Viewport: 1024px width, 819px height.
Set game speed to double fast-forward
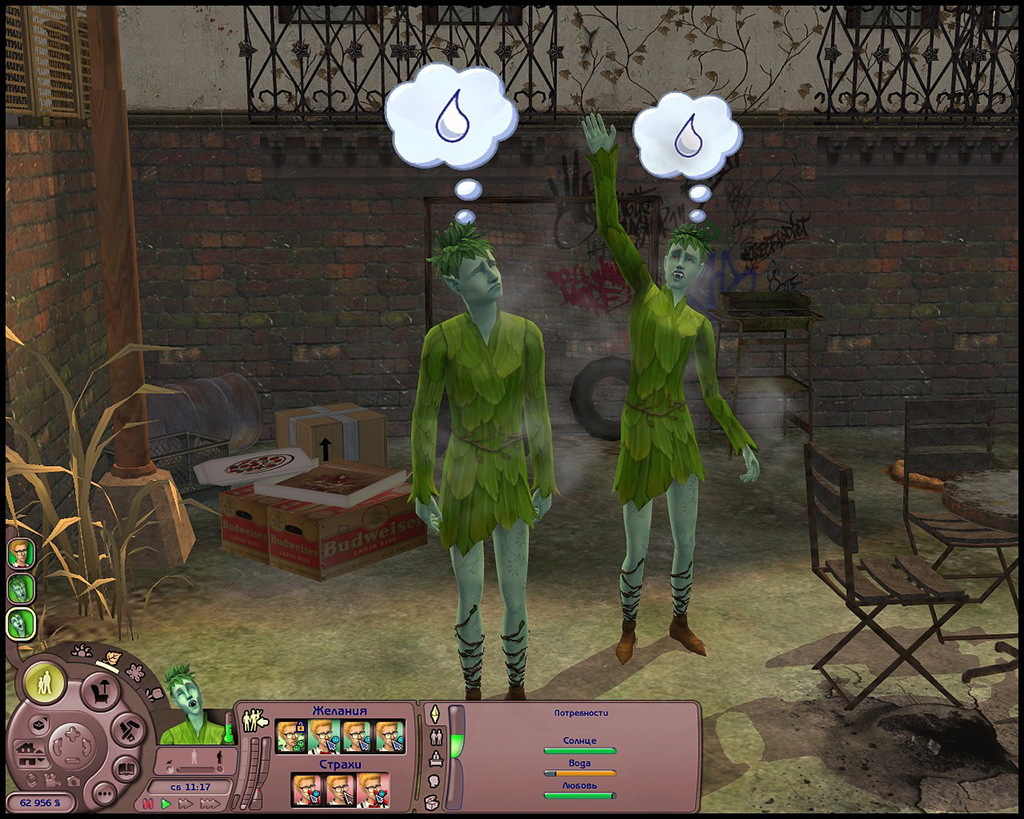point(185,803)
